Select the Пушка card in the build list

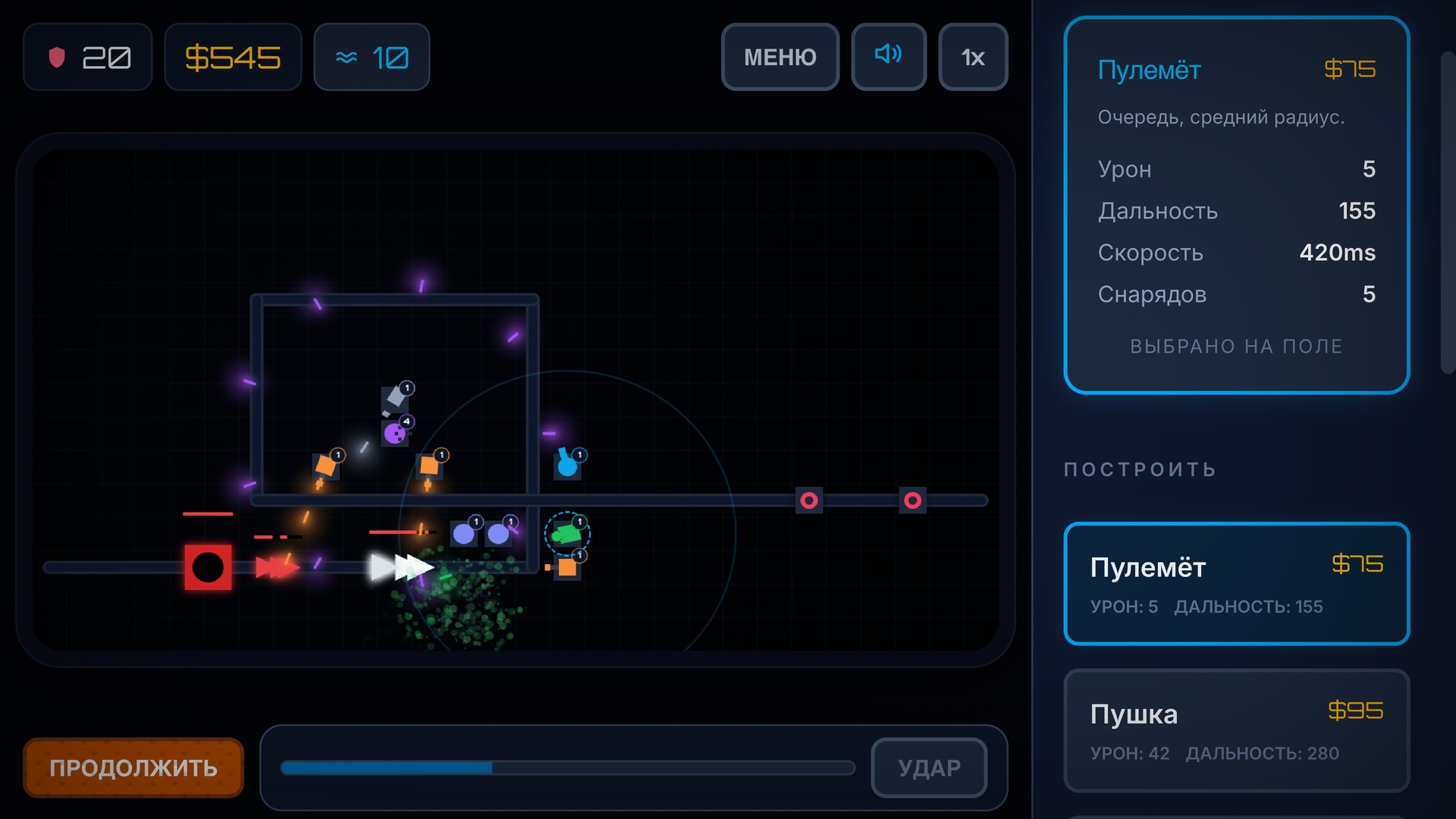pos(1235,730)
